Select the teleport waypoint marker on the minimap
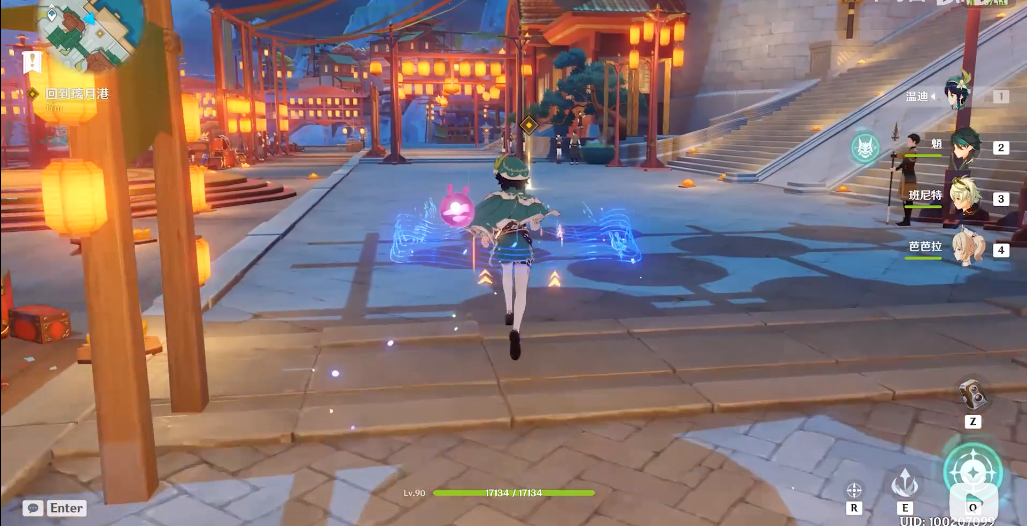Image resolution: width=1027 pixels, height=526 pixels. (51, 16)
